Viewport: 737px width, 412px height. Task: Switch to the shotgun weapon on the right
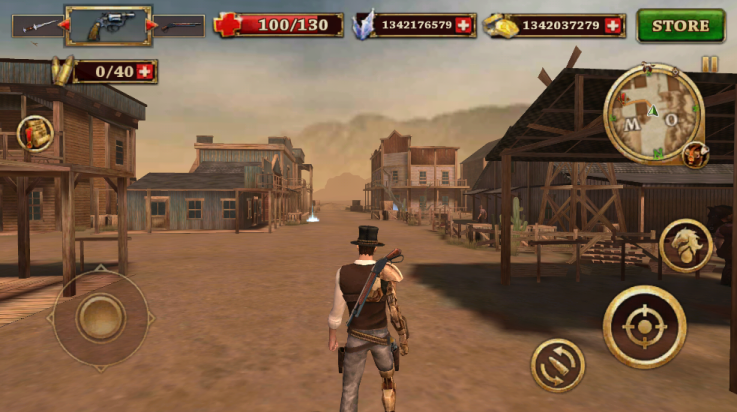pos(180,25)
